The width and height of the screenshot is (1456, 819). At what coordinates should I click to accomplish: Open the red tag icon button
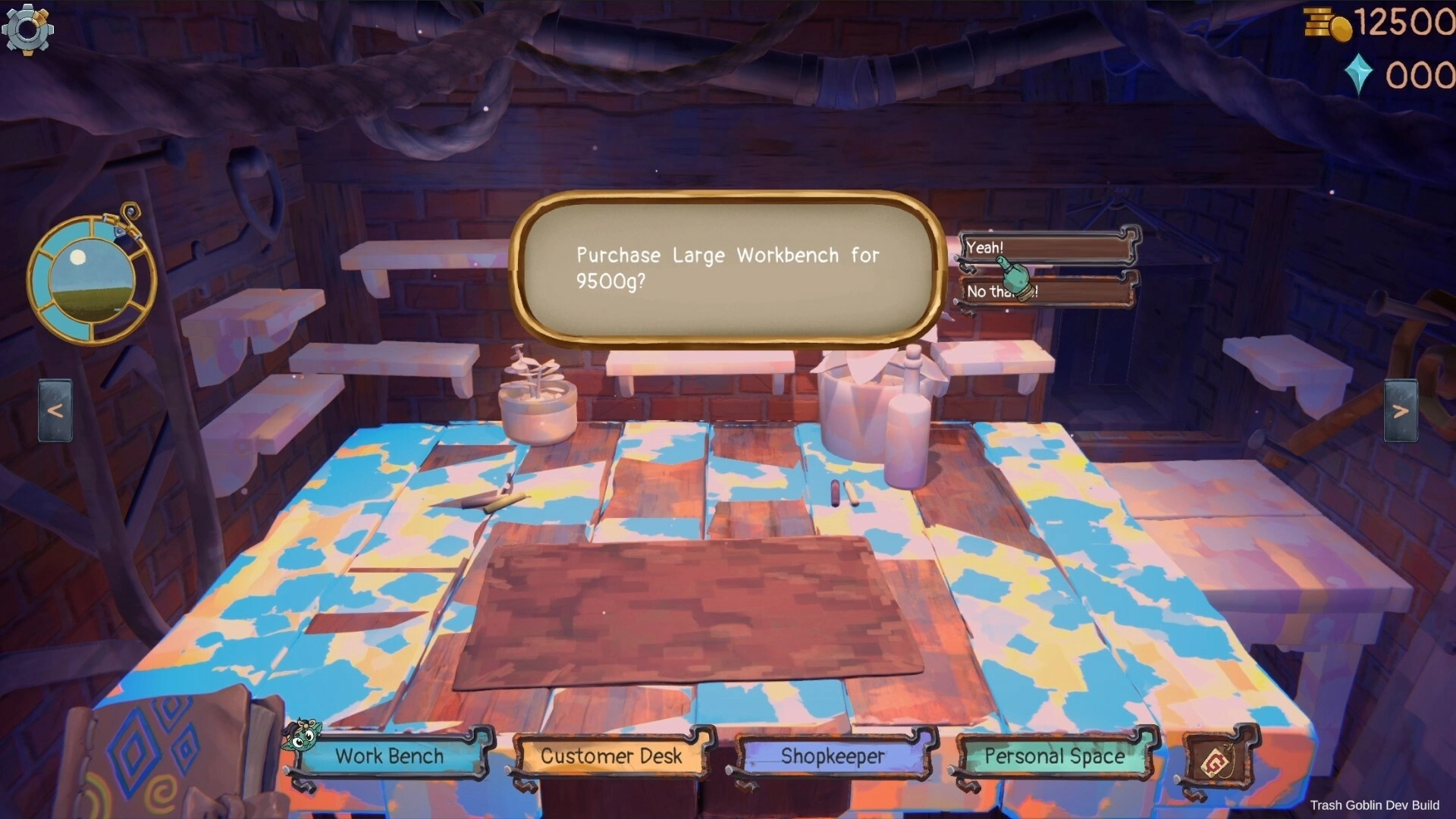click(x=1219, y=759)
